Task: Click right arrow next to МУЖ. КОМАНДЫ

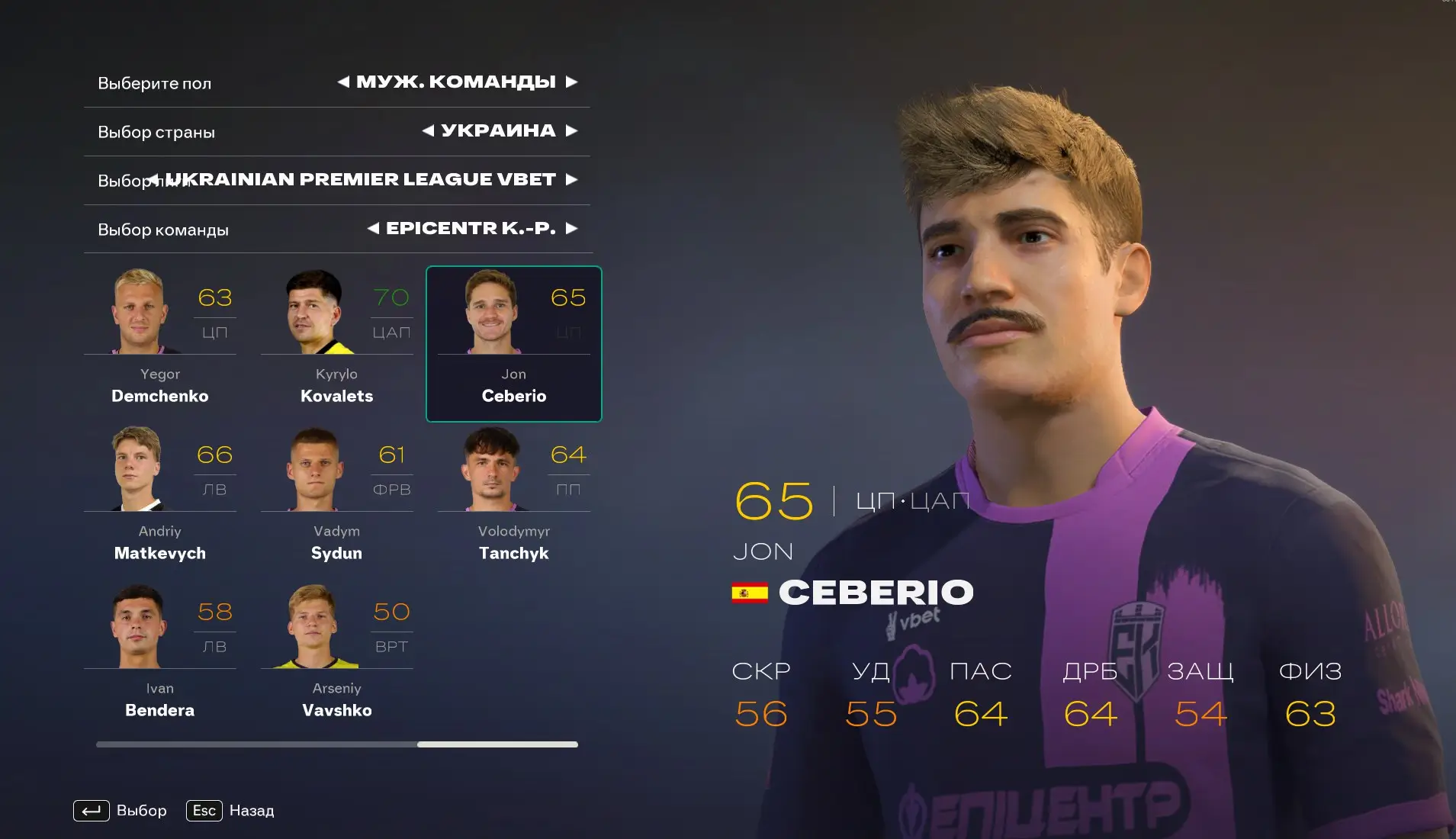Action: pos(571,82)
